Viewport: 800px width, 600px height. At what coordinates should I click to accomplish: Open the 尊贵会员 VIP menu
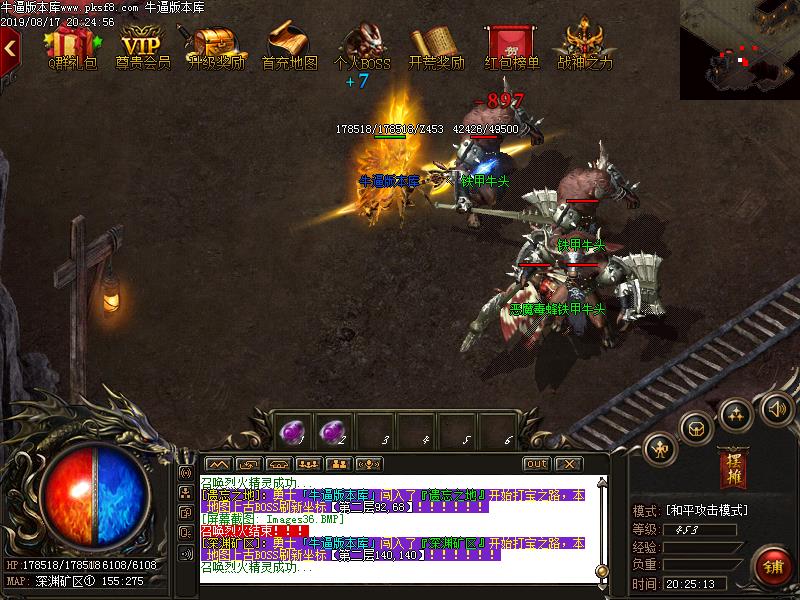(x=142, y=46)
